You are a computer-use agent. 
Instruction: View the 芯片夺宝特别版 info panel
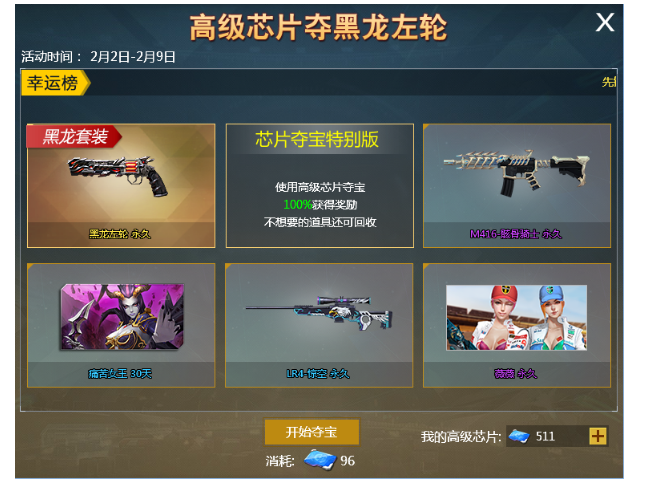point(319,185)
